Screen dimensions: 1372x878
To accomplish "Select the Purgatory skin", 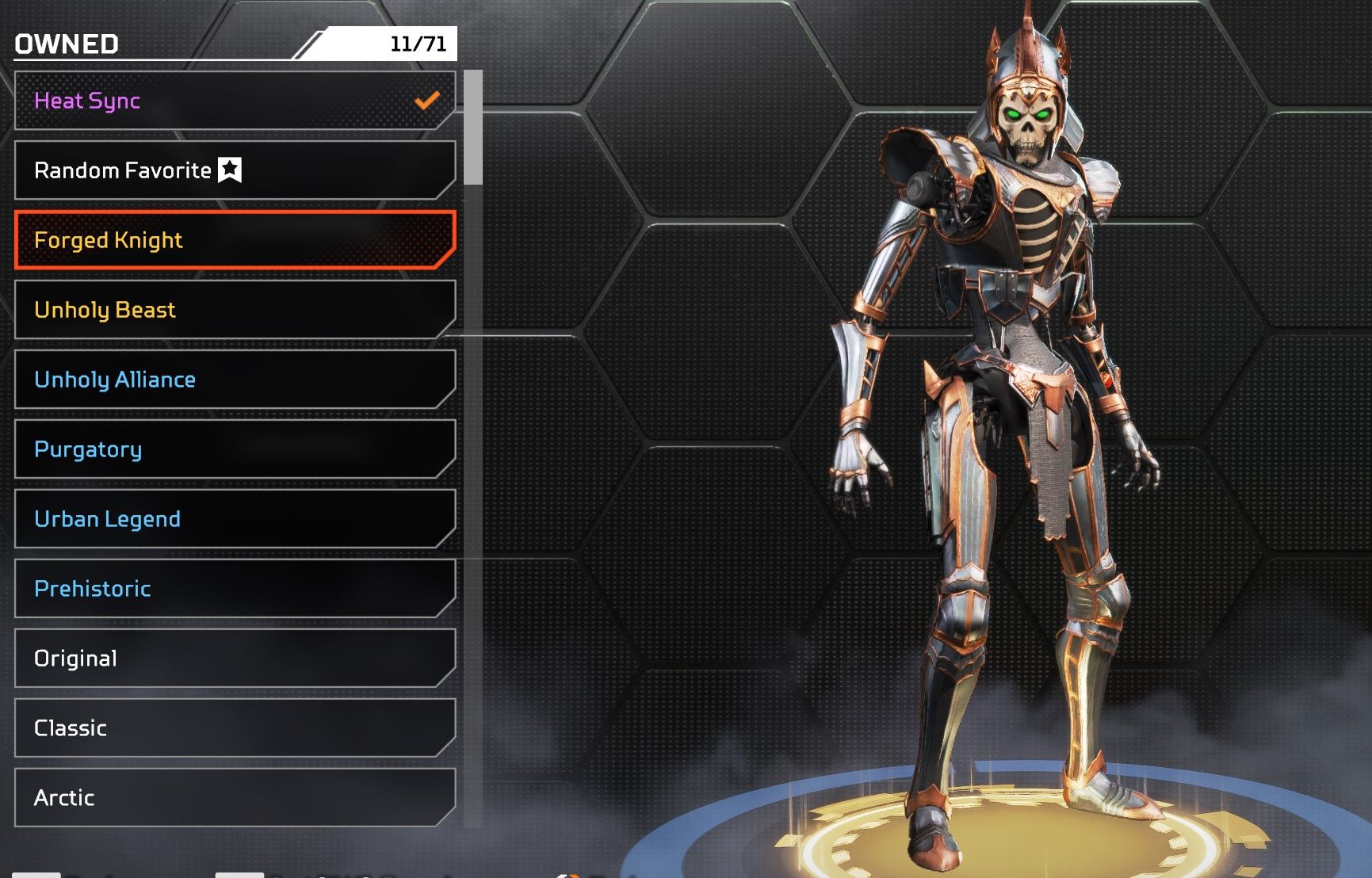I will click(235, 449).
